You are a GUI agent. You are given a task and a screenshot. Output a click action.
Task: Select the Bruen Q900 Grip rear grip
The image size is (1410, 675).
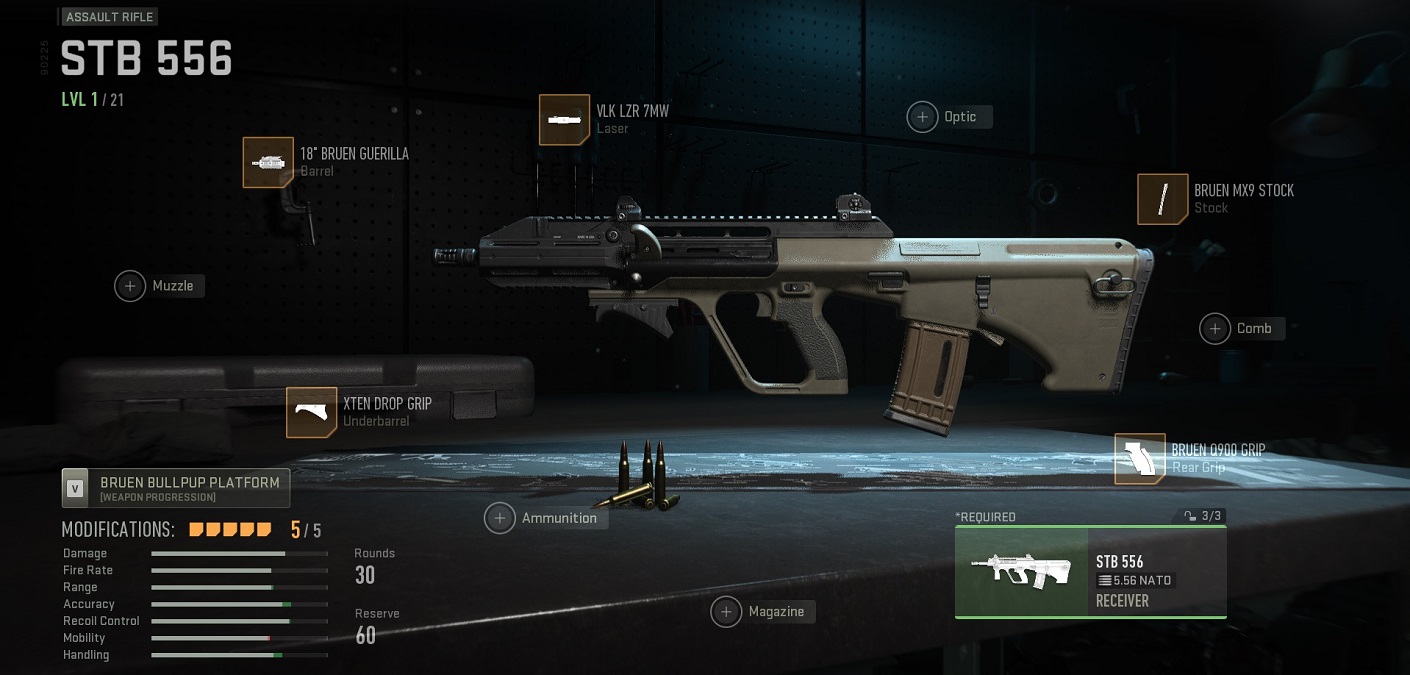click(1140, 459)
